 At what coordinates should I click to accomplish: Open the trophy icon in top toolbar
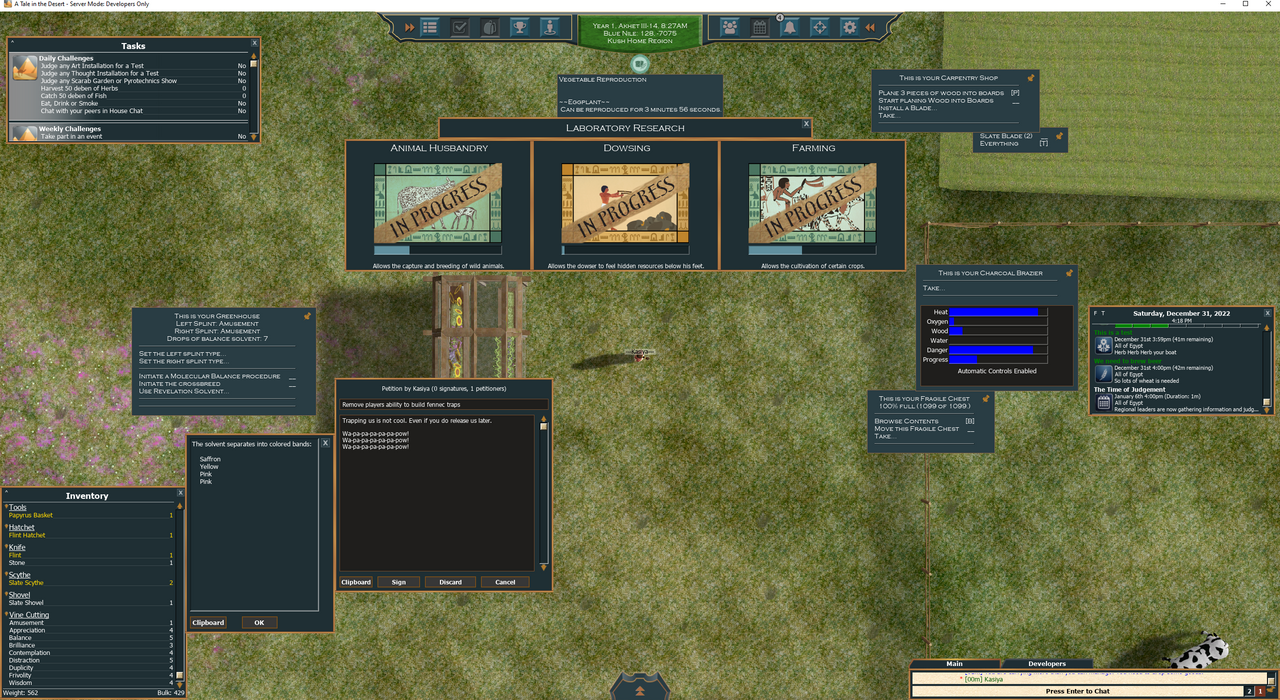(520, 28)
